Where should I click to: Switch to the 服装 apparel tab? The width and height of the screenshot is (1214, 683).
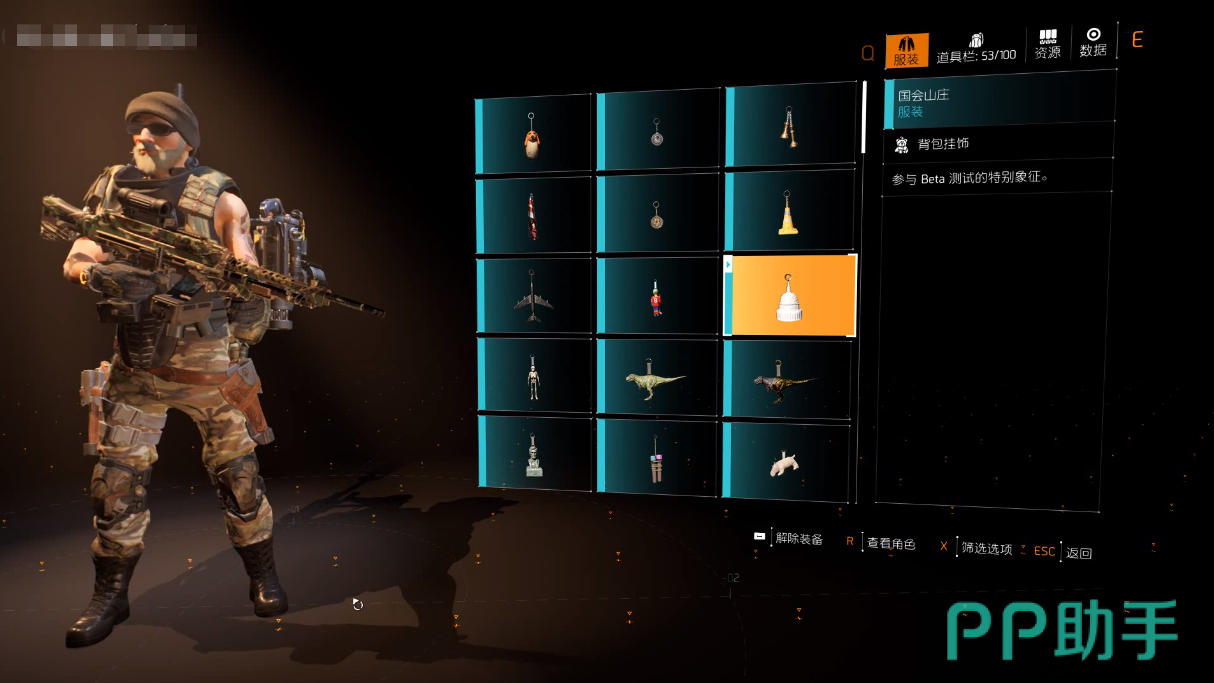(906, 50)
